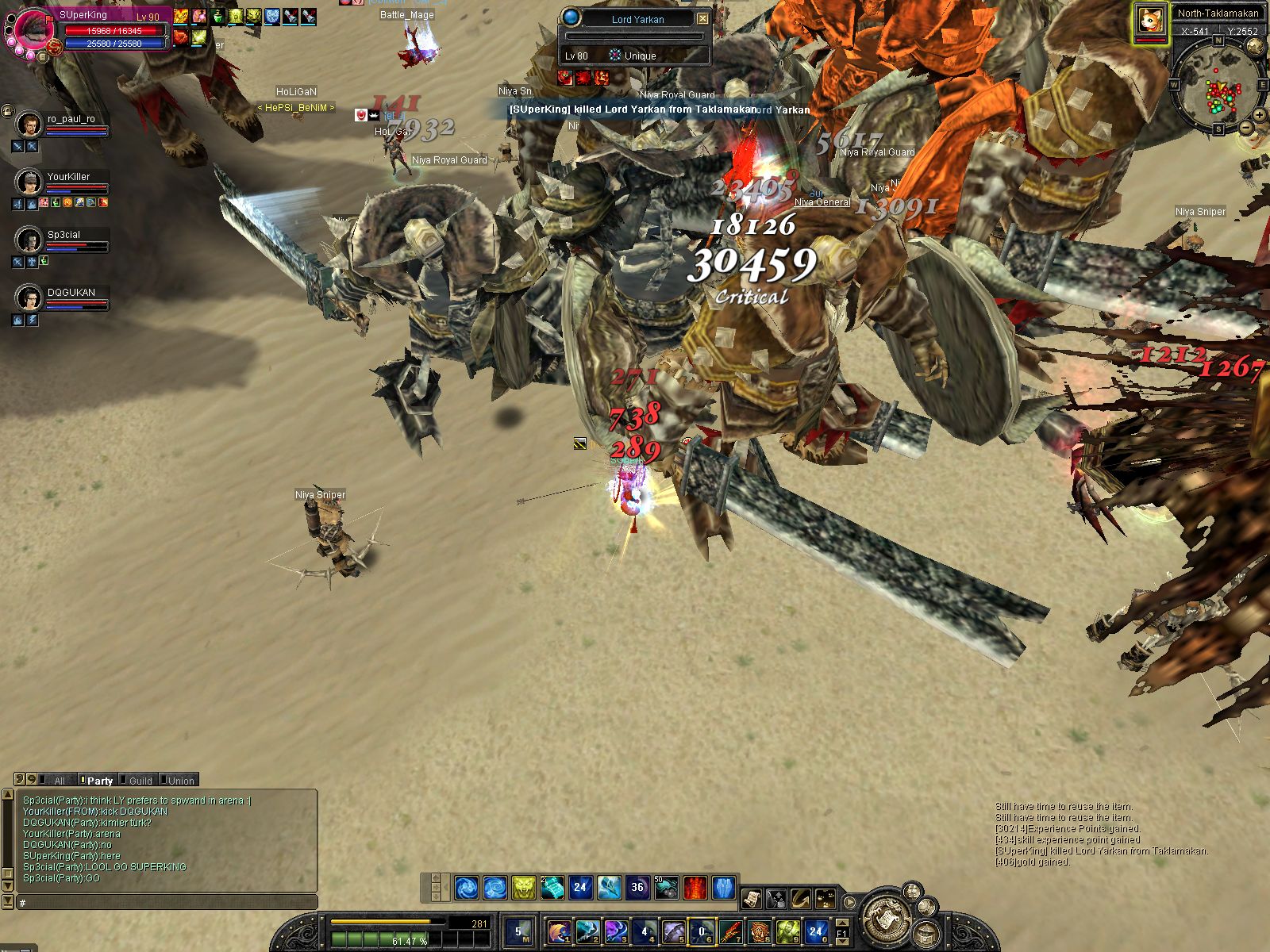Screen dimensions: 1270x952
Task: Open the pet paw prints menu icon
Action: click(x=826, y=899)
